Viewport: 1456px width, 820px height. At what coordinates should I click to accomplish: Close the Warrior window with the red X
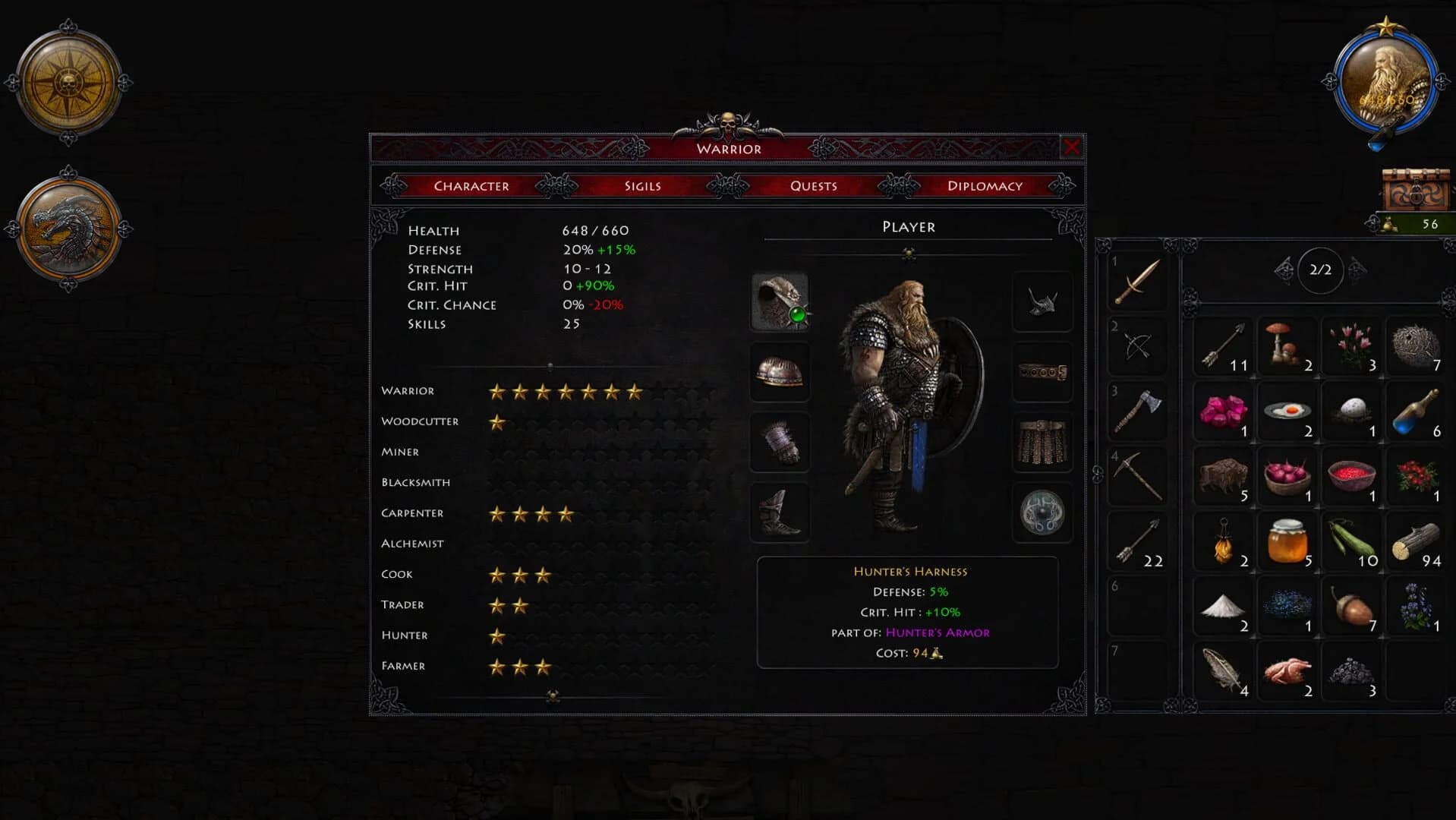click(1073, 148)
